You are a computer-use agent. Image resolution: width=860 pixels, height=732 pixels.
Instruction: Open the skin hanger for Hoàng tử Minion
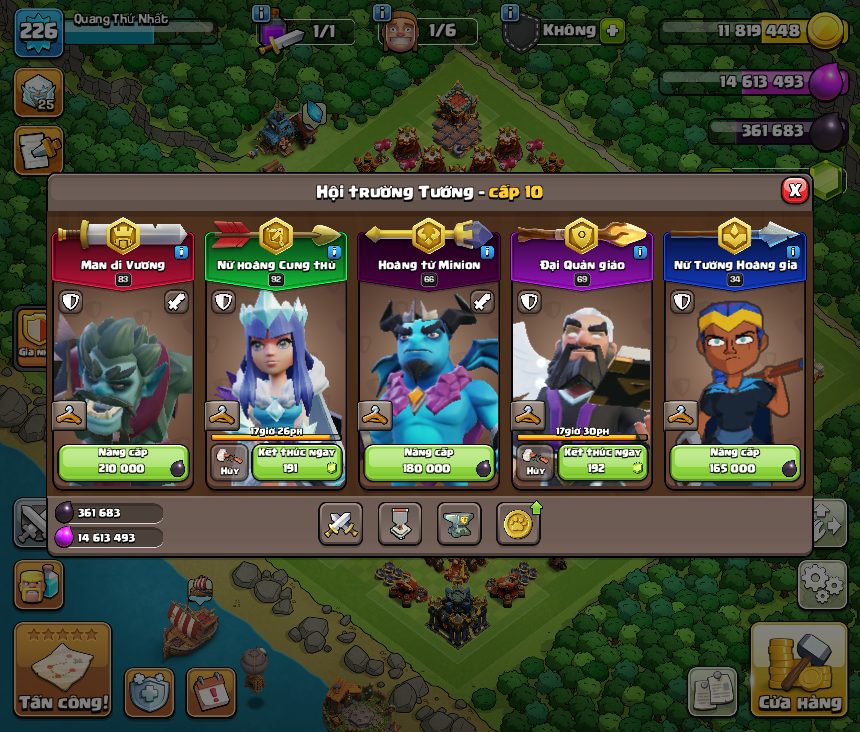click(375, 416)
